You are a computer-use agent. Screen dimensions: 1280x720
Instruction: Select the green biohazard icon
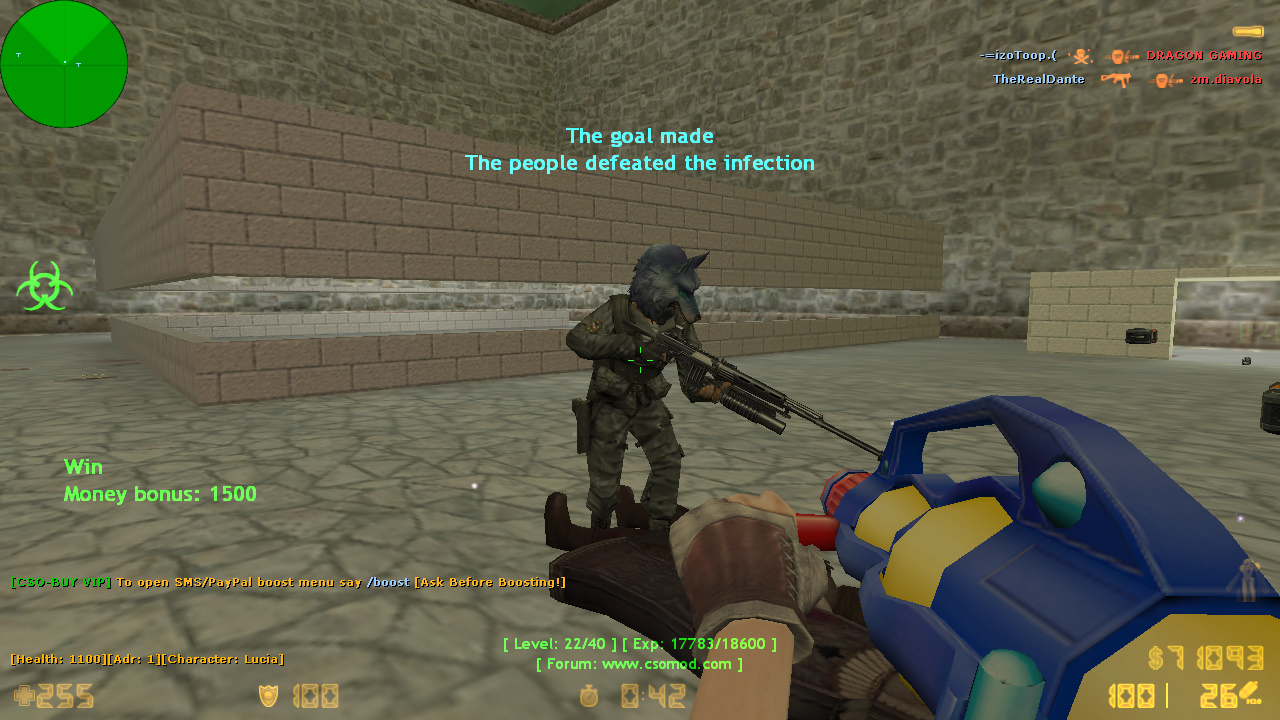coord(44,286)
